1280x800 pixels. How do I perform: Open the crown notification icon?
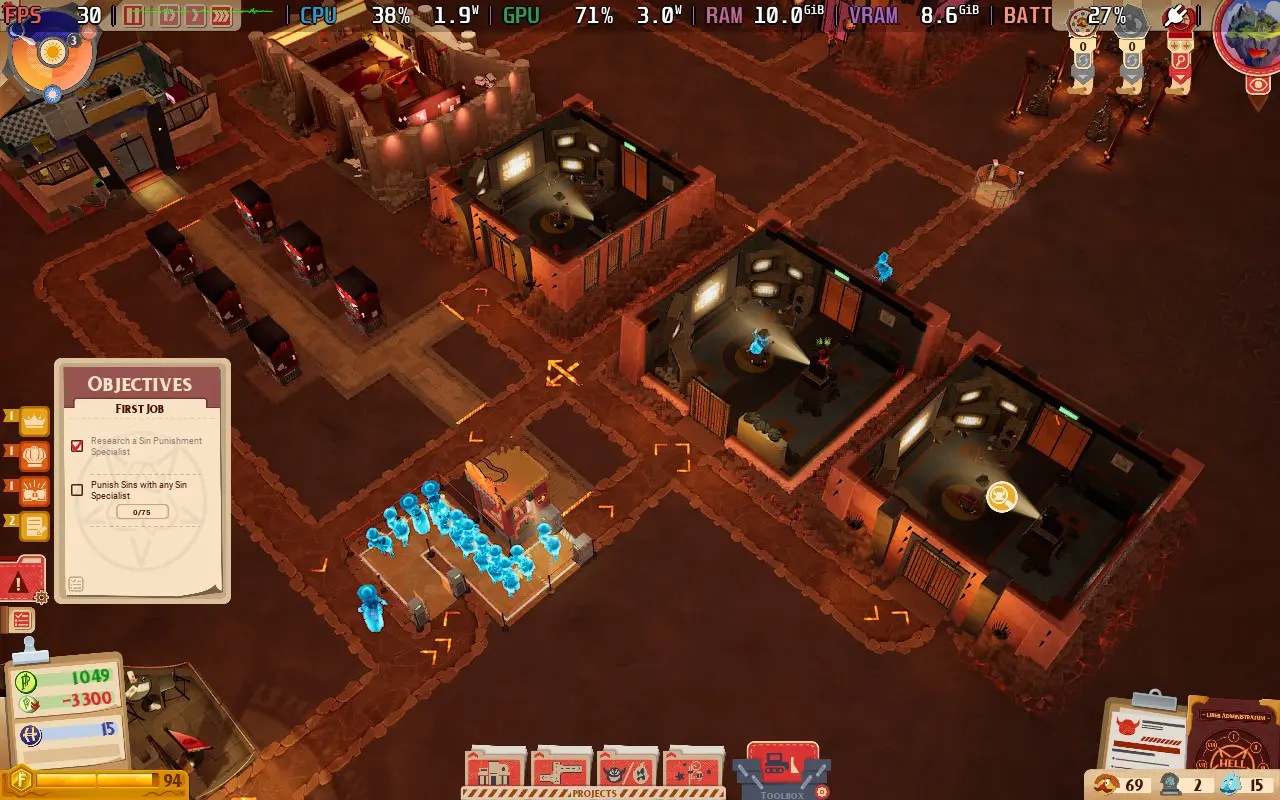(x=34, y=420)
